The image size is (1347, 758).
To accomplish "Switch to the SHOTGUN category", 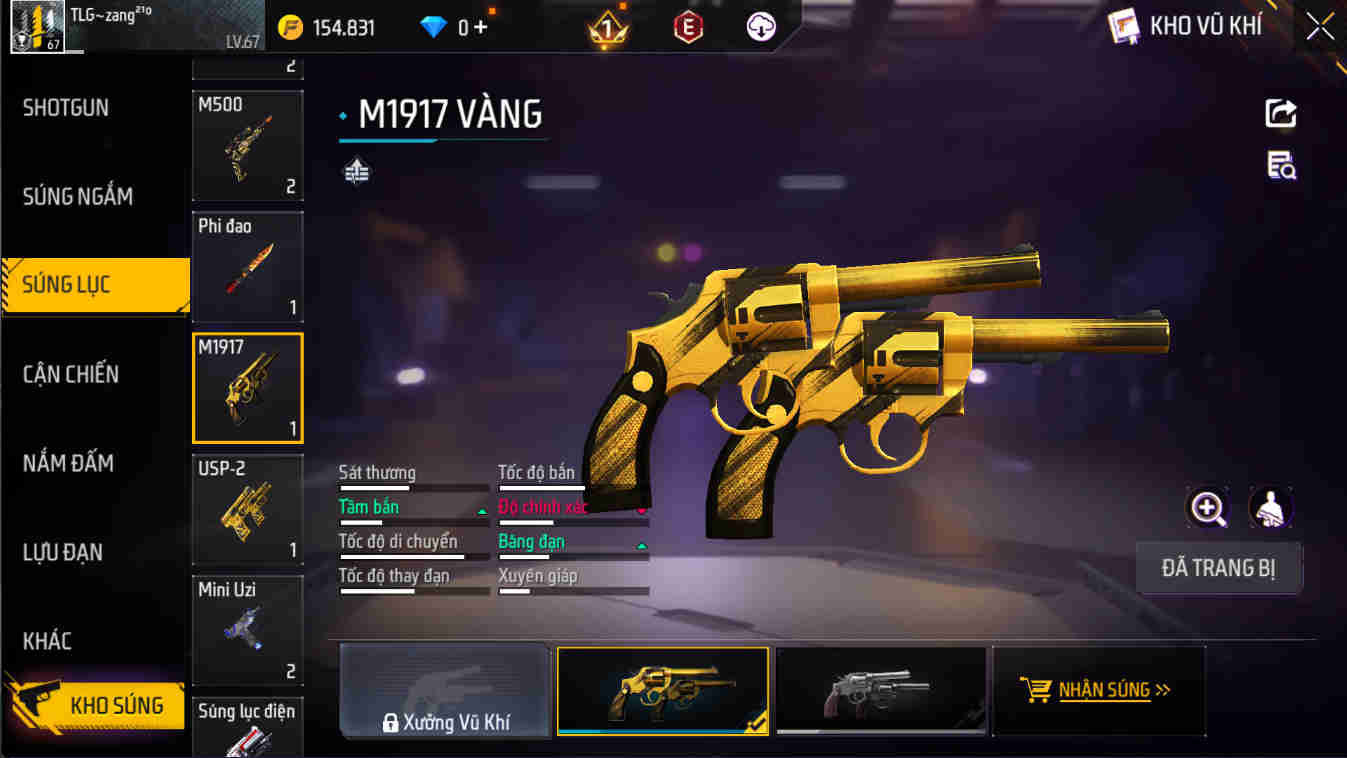I will point(66,108).
